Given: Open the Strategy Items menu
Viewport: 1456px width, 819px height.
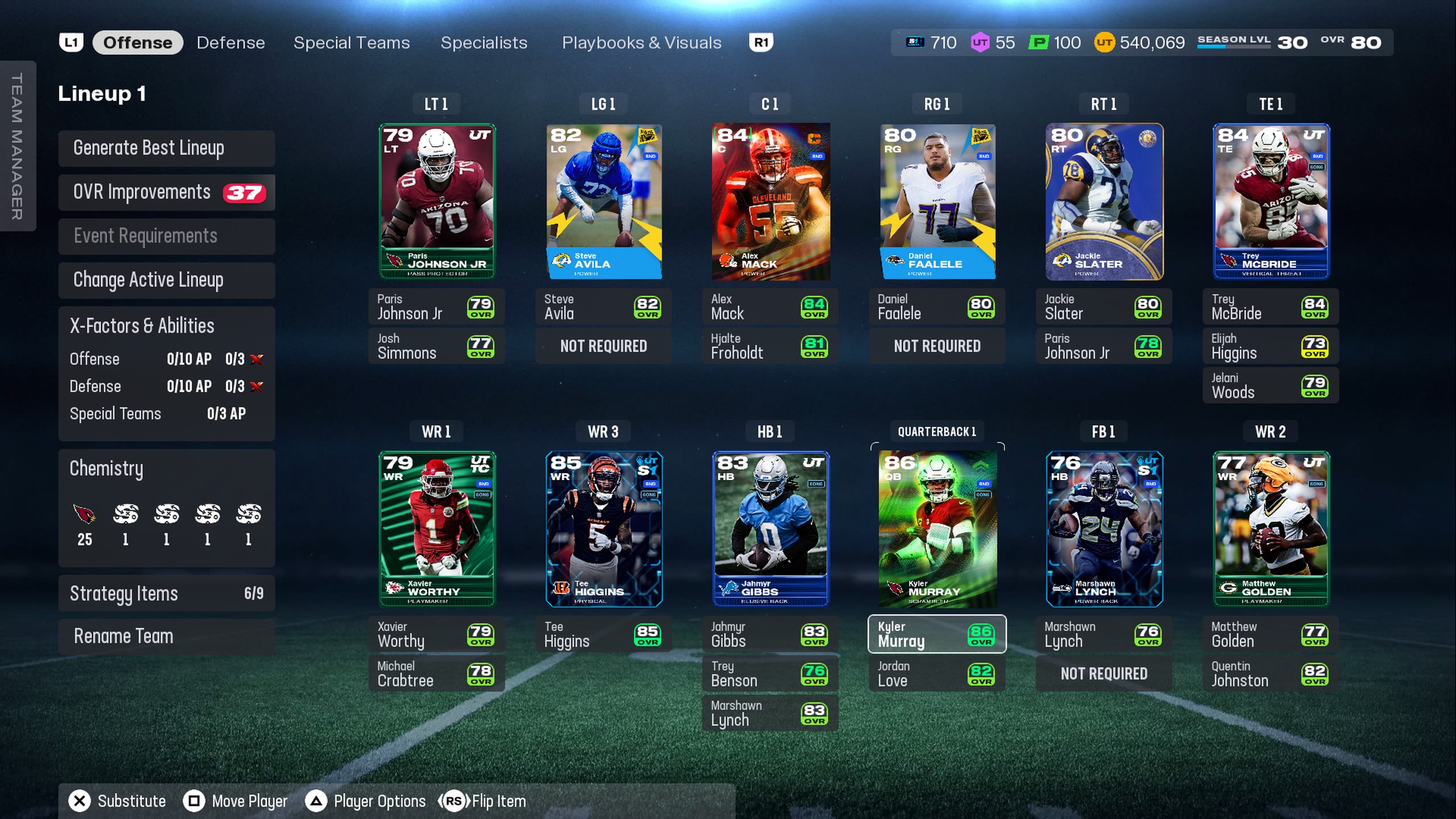Looking at the screenshot, I should 166,593.
